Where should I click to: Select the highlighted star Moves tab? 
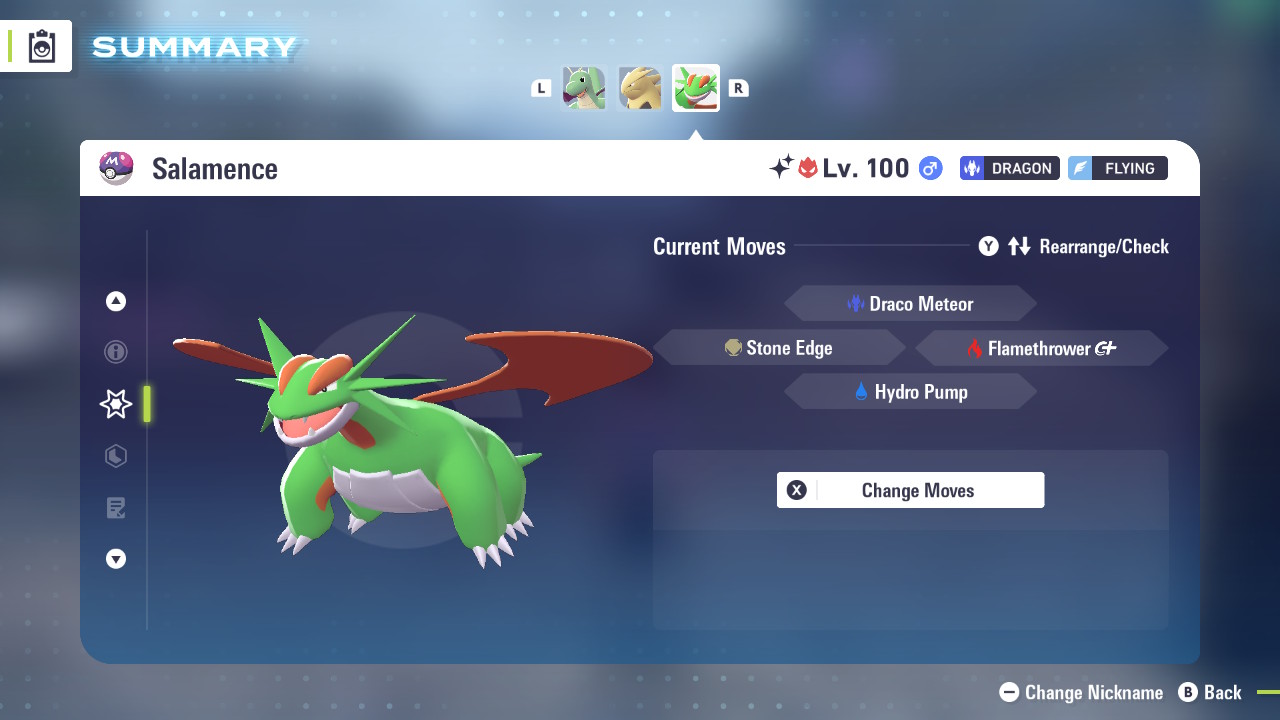(x=116, y=403)
